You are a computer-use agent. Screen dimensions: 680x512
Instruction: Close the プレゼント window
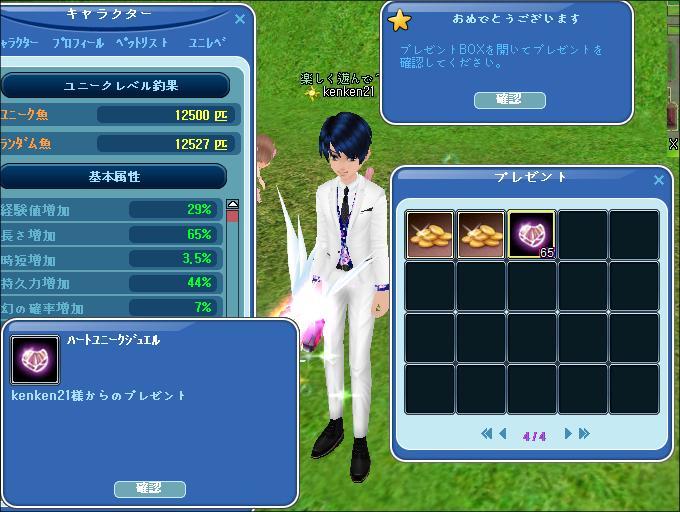(658, 180)
